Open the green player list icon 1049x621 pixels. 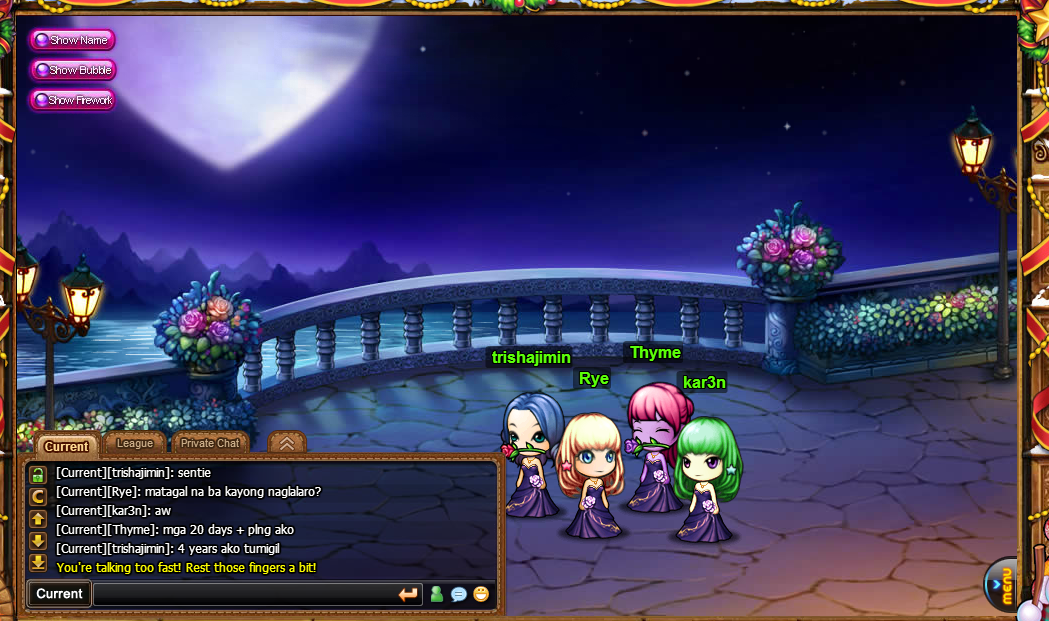click(x=436, y=594)
